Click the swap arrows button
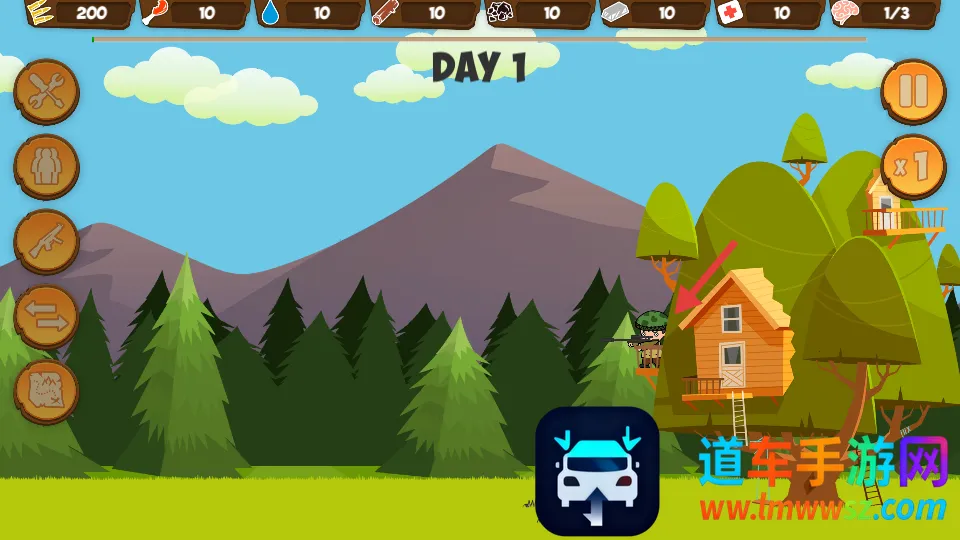This screenshot has height=540, width=960. [46, 317]
